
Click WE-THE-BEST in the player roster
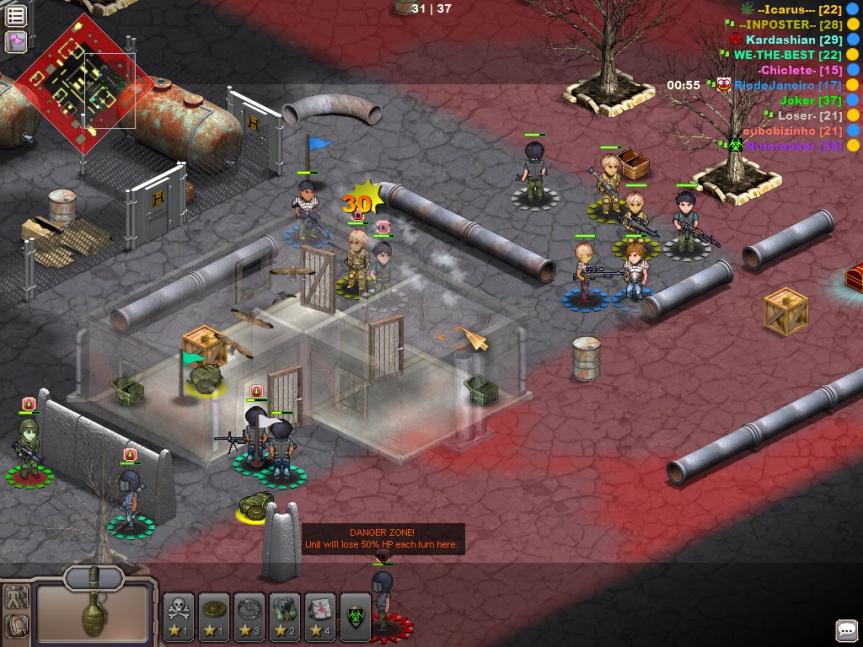(x=787, y=55)
